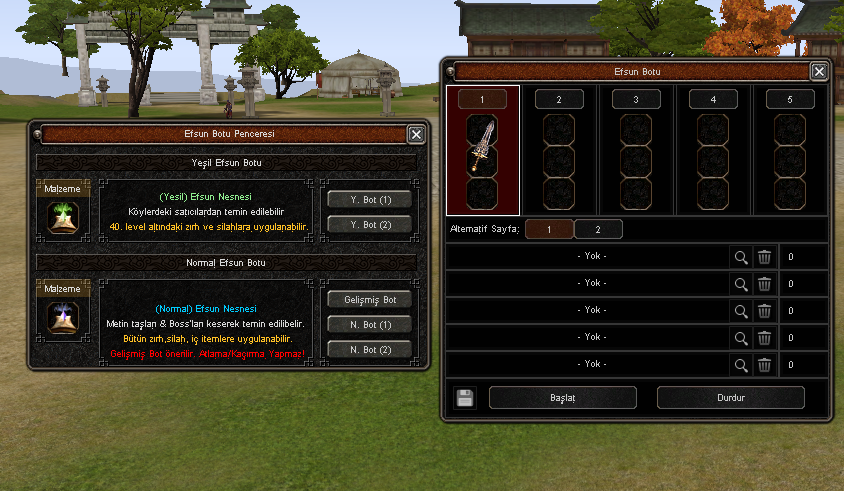Switch to slot tab 3
The width and height of the screenshot is (844, 491).
(636, 100)
